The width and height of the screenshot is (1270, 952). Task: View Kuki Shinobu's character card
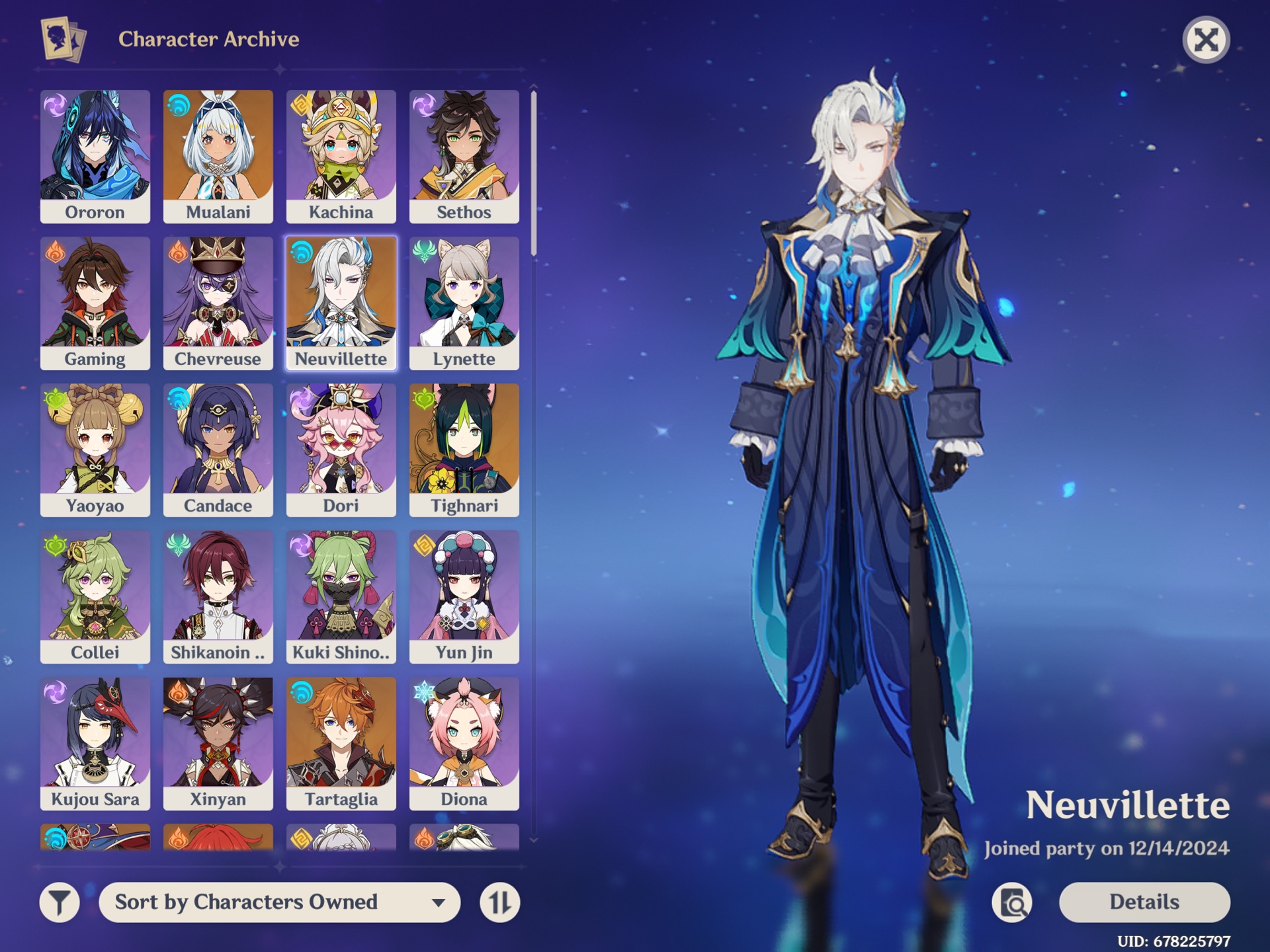click(x=341, y=594)
